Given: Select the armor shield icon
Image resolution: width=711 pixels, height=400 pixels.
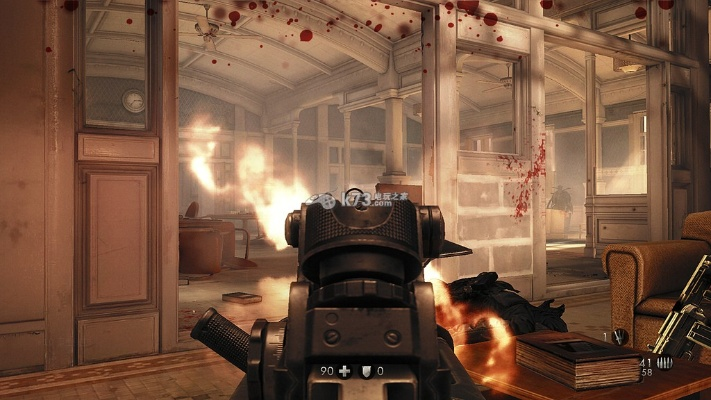Looking at the screenshot, I should coord(364,370).
